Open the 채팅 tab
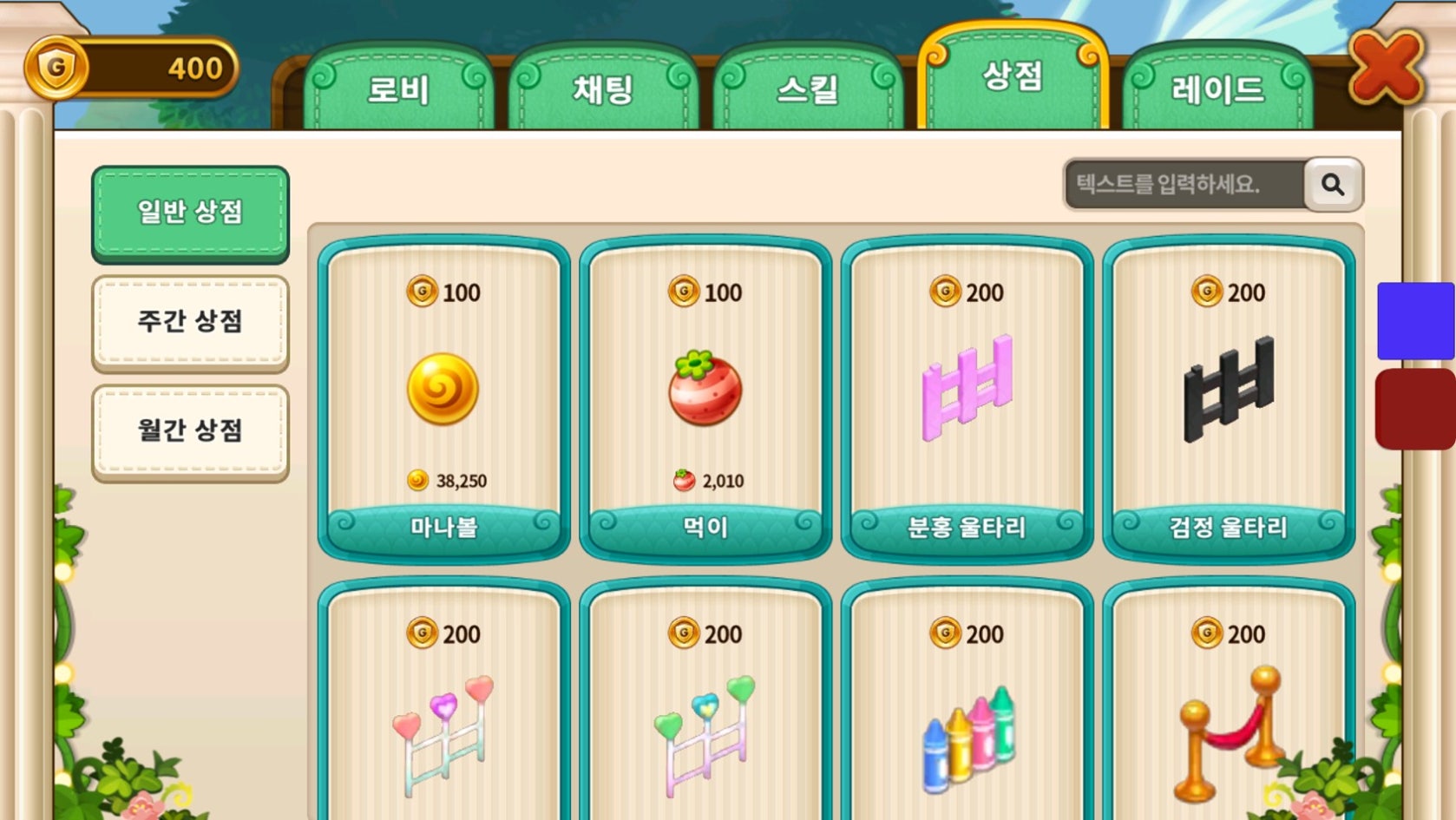This screenshot has width=1456, height=820. click(x=603, y=89)
